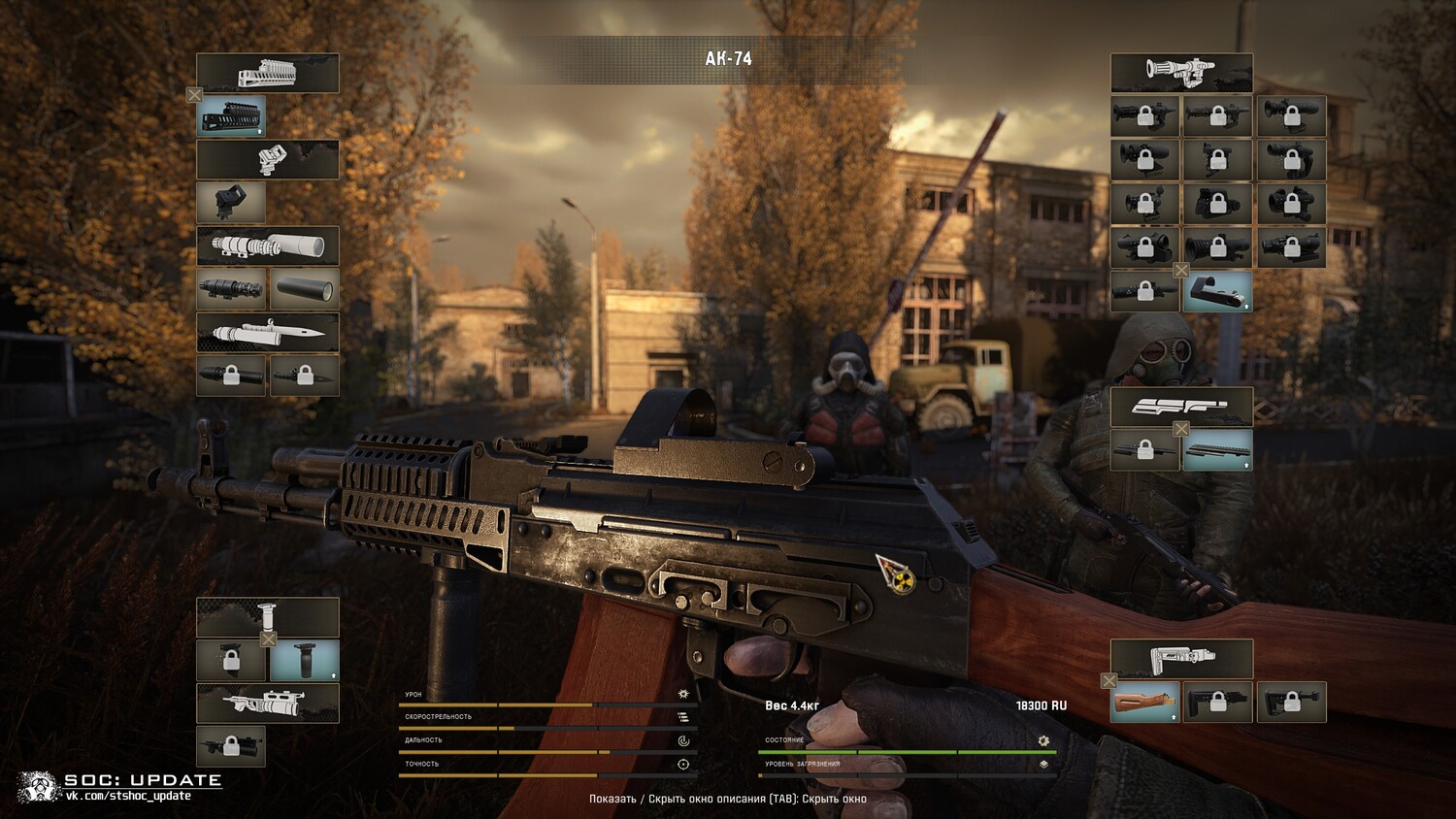Image resolution: width=1456 pixels, height=819 pixels.
Task: Select the muzzle brake attachment slot
Action: [231, 289]
